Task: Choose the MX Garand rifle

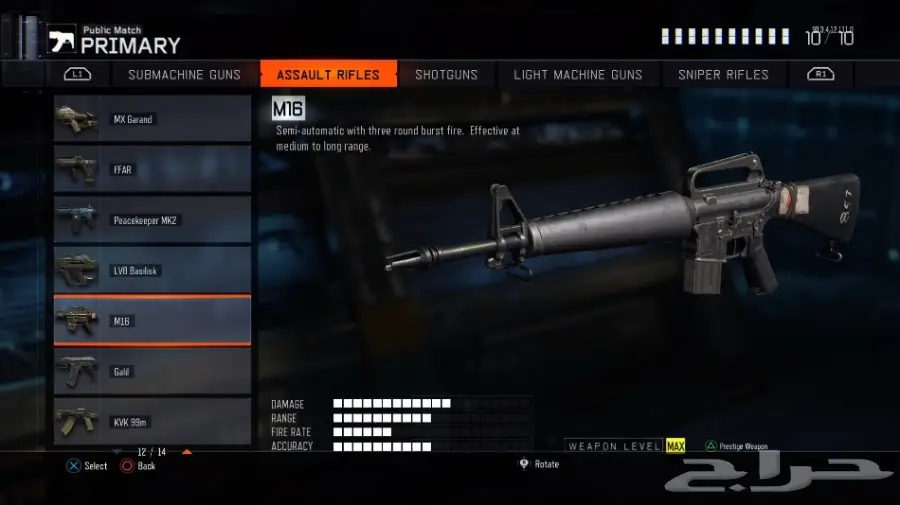Action: coord(152,119)
